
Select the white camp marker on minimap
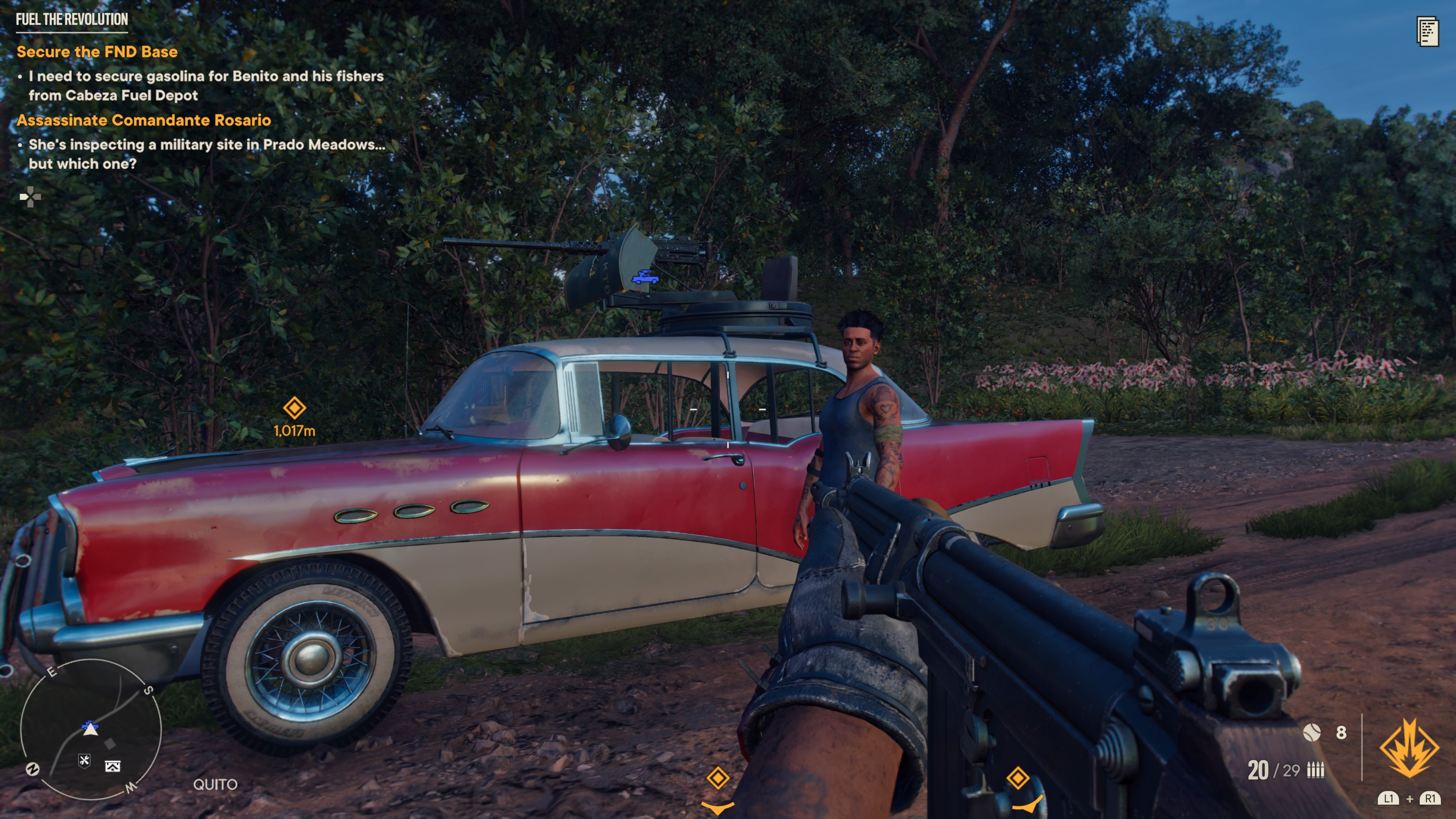(x=113, y=766)
